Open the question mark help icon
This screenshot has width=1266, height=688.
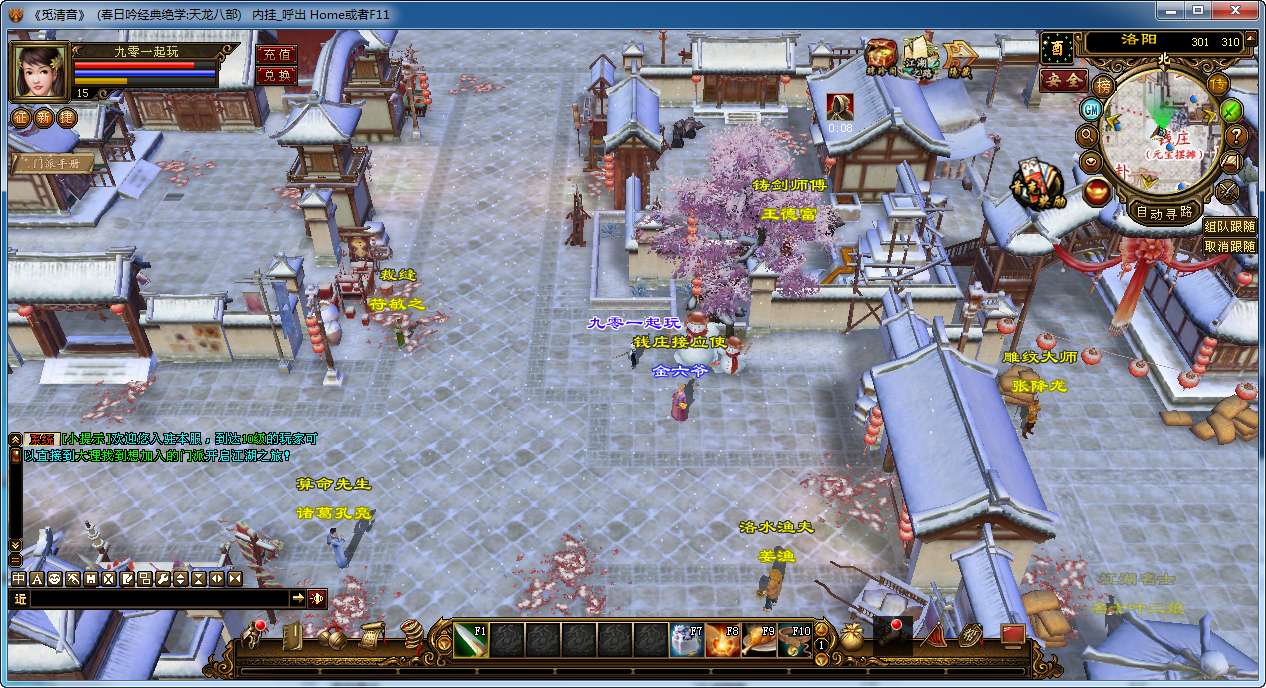[1236, 136]
